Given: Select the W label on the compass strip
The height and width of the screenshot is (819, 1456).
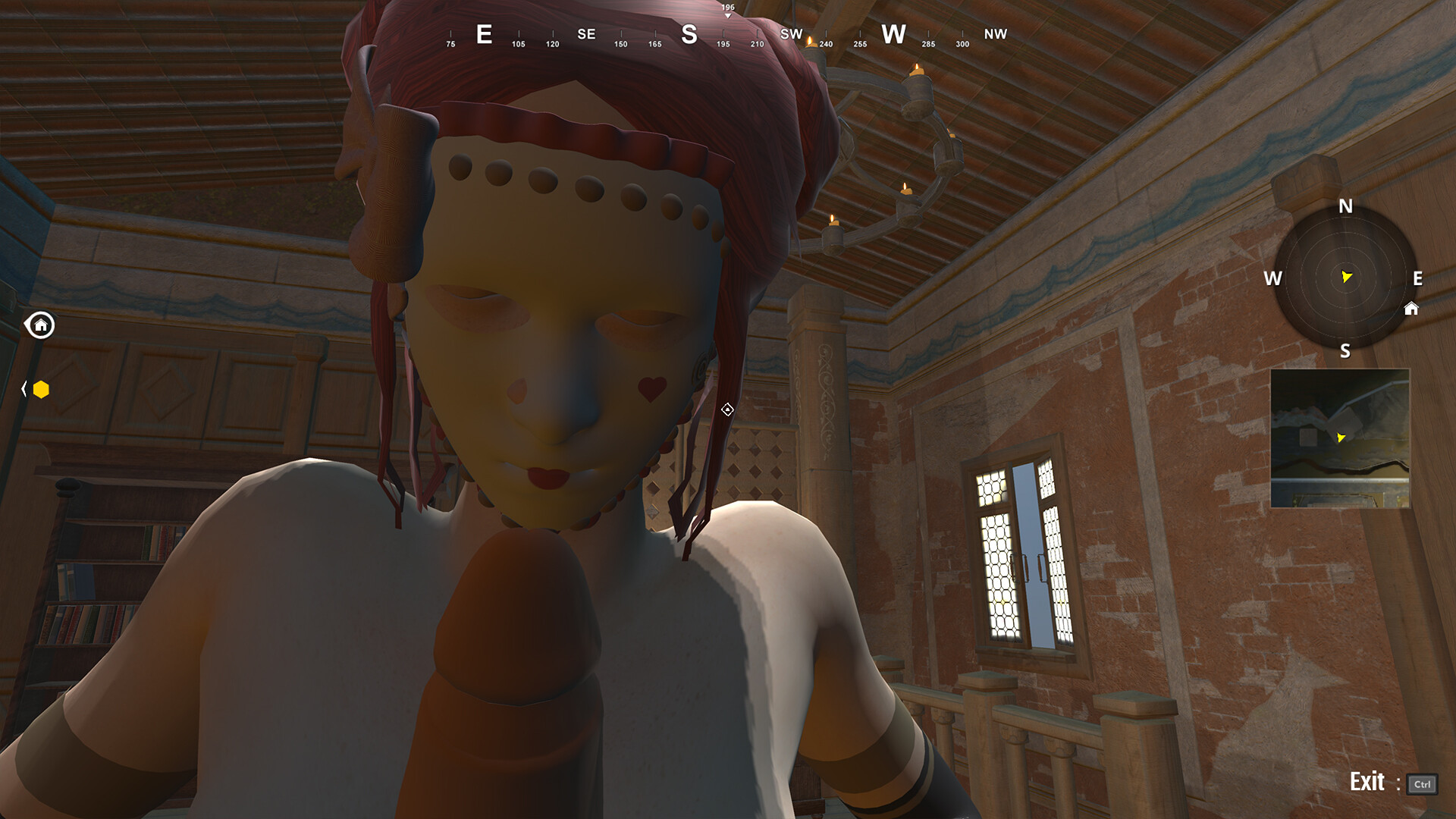Looking at the screenshot, I should pos(895,34).
